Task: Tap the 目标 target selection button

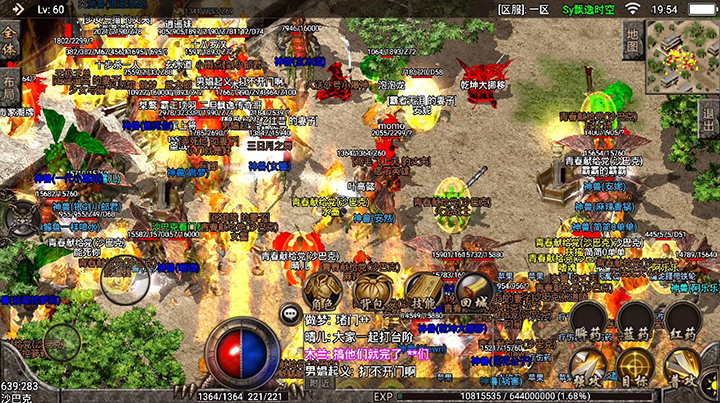Action: [x=636, y=371]
